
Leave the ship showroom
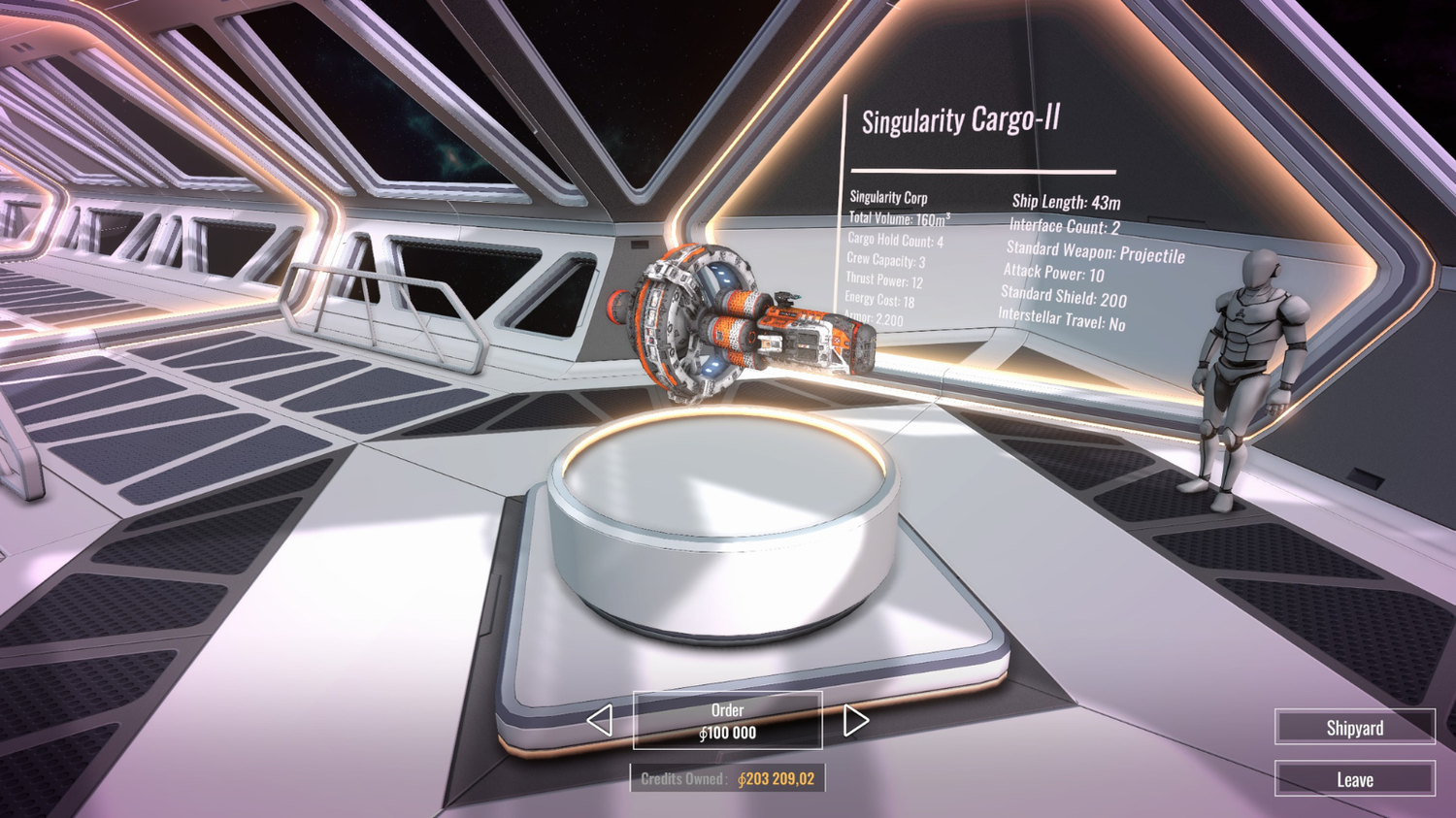pyautogui.click(x=1354, y=779)
